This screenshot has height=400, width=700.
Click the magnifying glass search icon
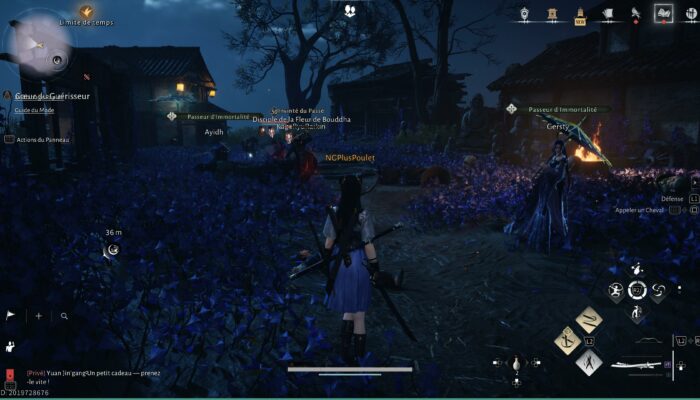pos(64,315)
